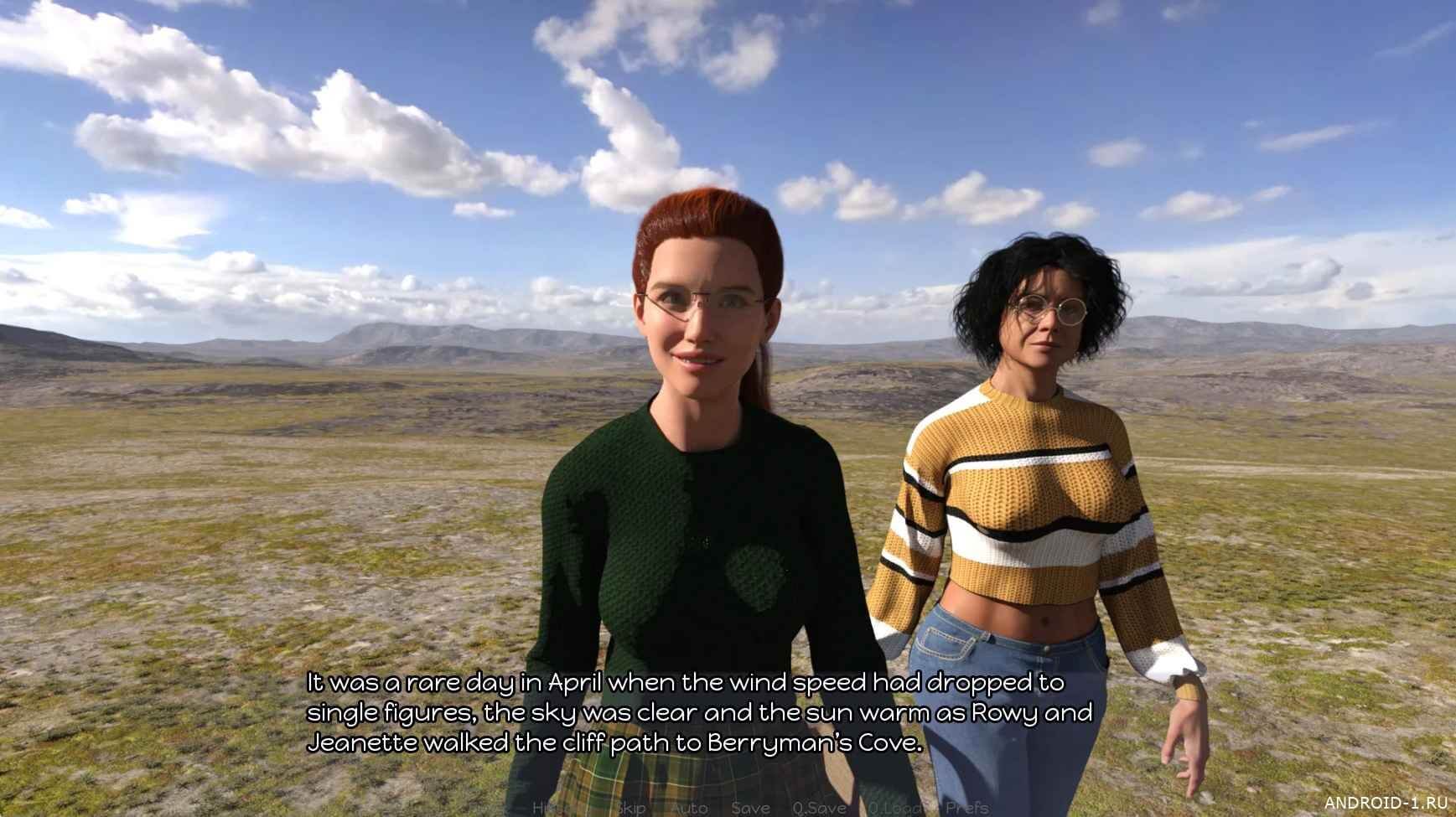Viewport: 1456px width, 817px height.
Task: Click Q.Load to quick load
Action: click(x=896, y=808)
